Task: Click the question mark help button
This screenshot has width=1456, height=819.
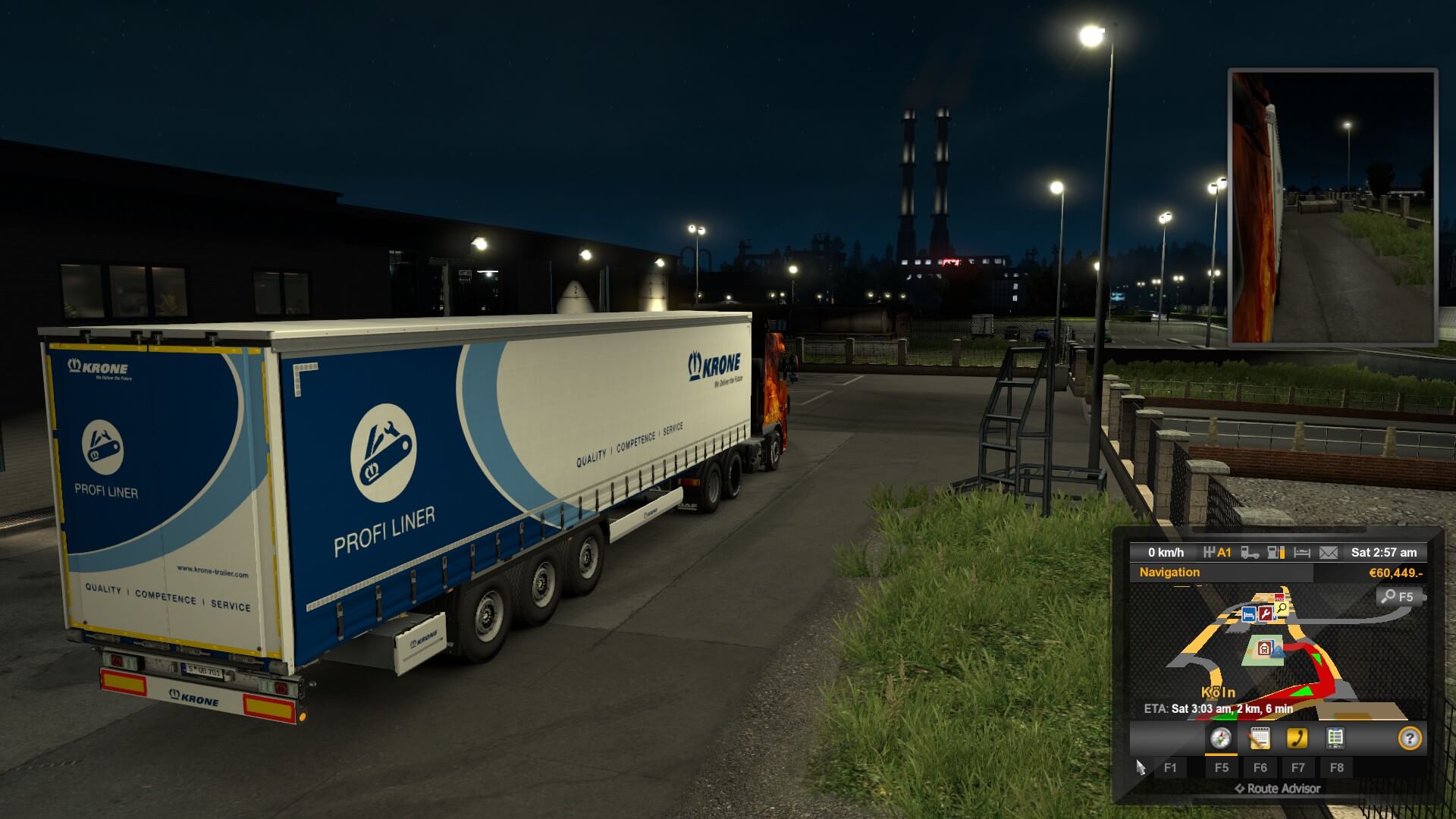Action: tap(1409, 738)
